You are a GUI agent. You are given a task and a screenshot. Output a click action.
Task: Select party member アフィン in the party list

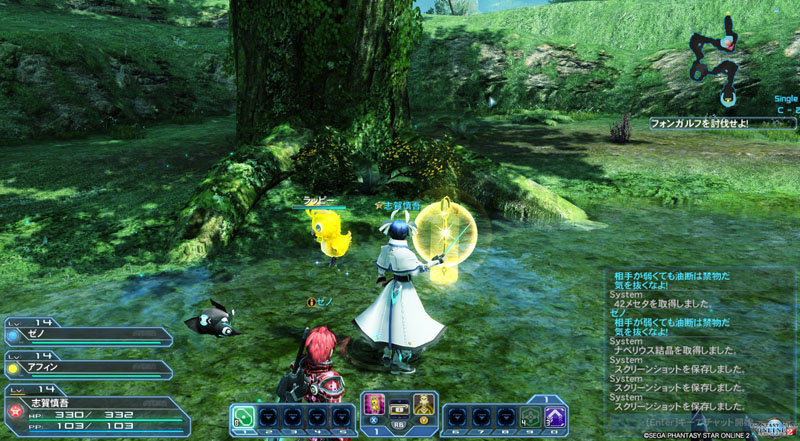(x=90, y=367)
